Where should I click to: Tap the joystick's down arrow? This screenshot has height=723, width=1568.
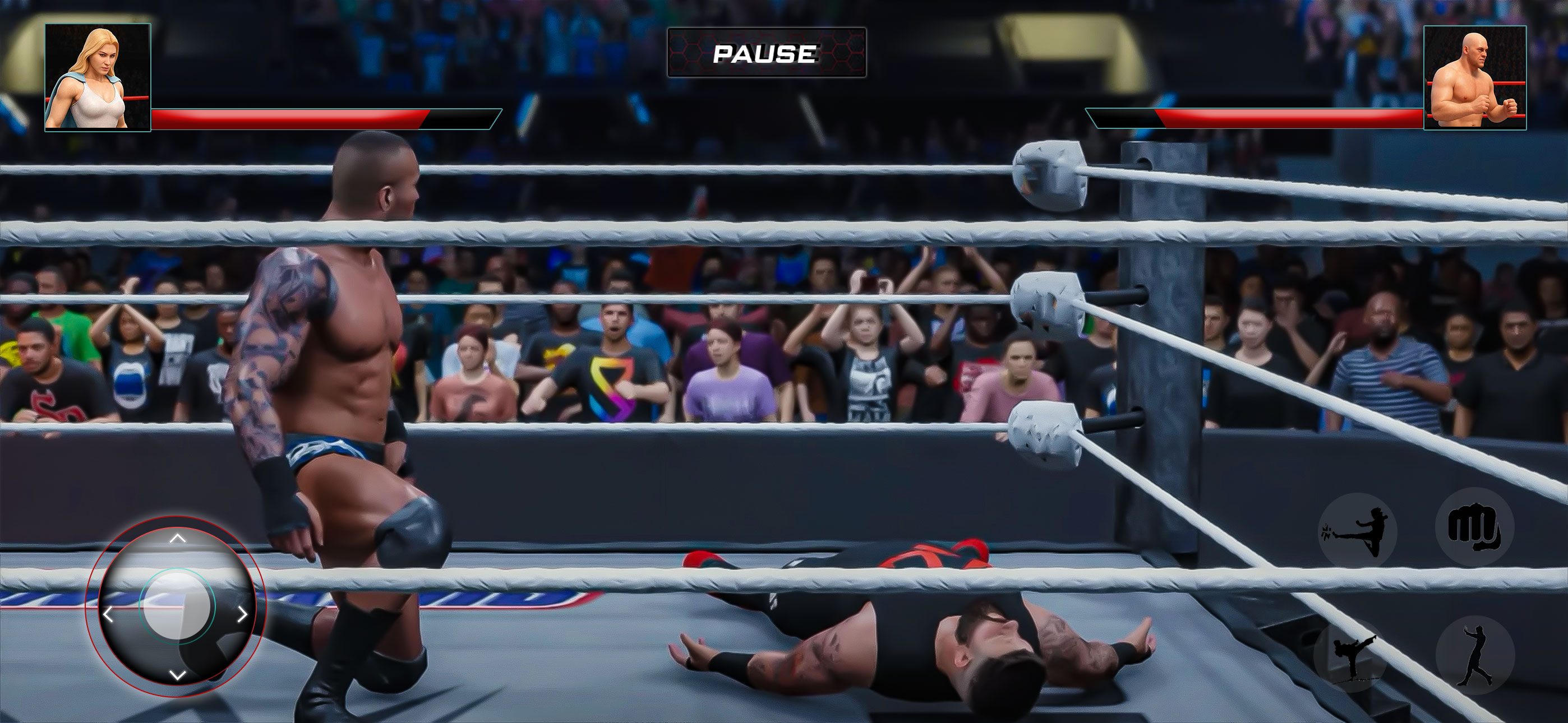(x=177, y=674)
